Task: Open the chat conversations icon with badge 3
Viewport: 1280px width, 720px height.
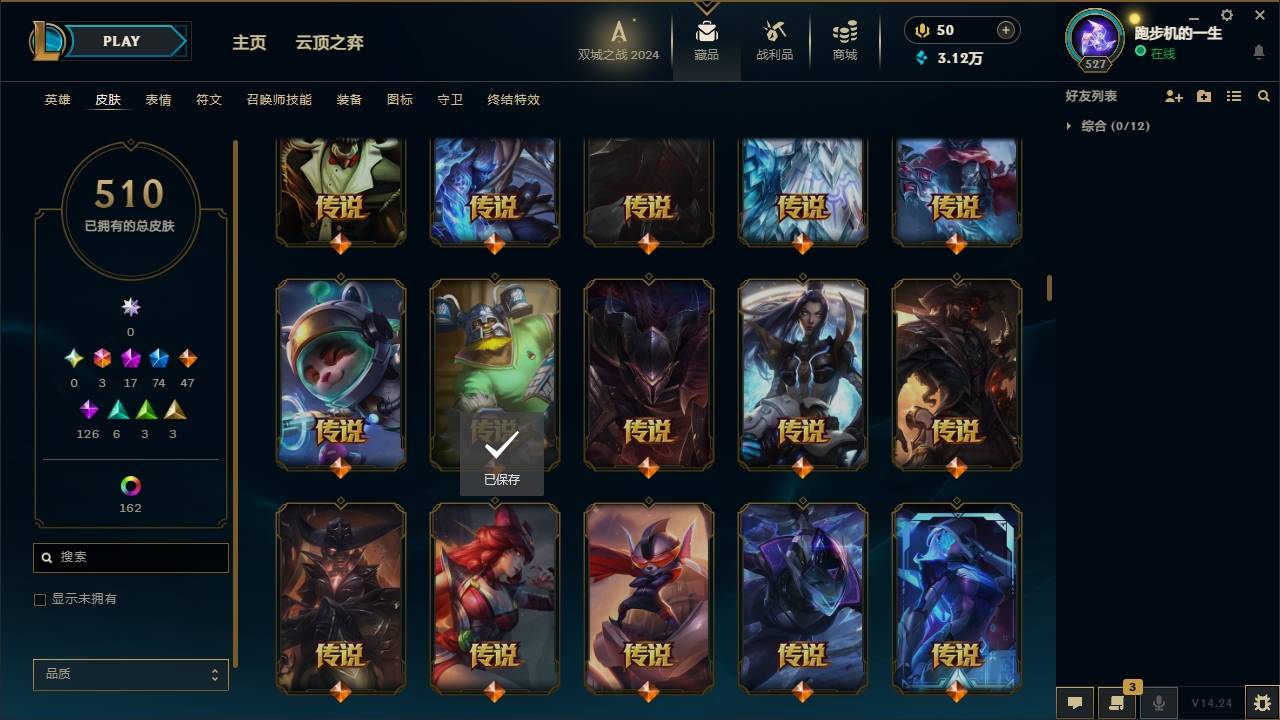Action: point(1117,703)
